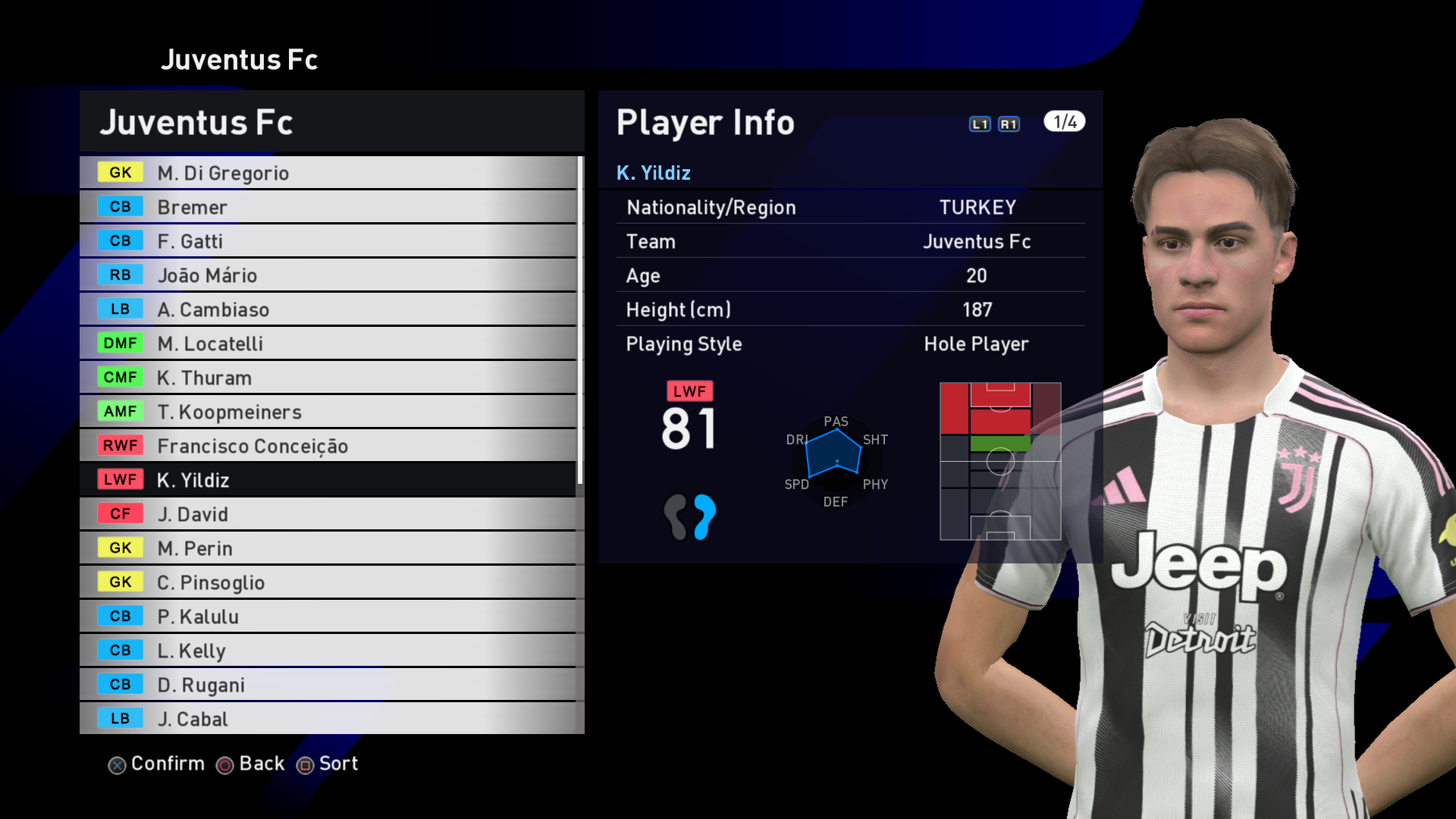1456x819 pixels.
Task: Choose backup goalkeeper M. Perin
Action: (x=328, y=548)
